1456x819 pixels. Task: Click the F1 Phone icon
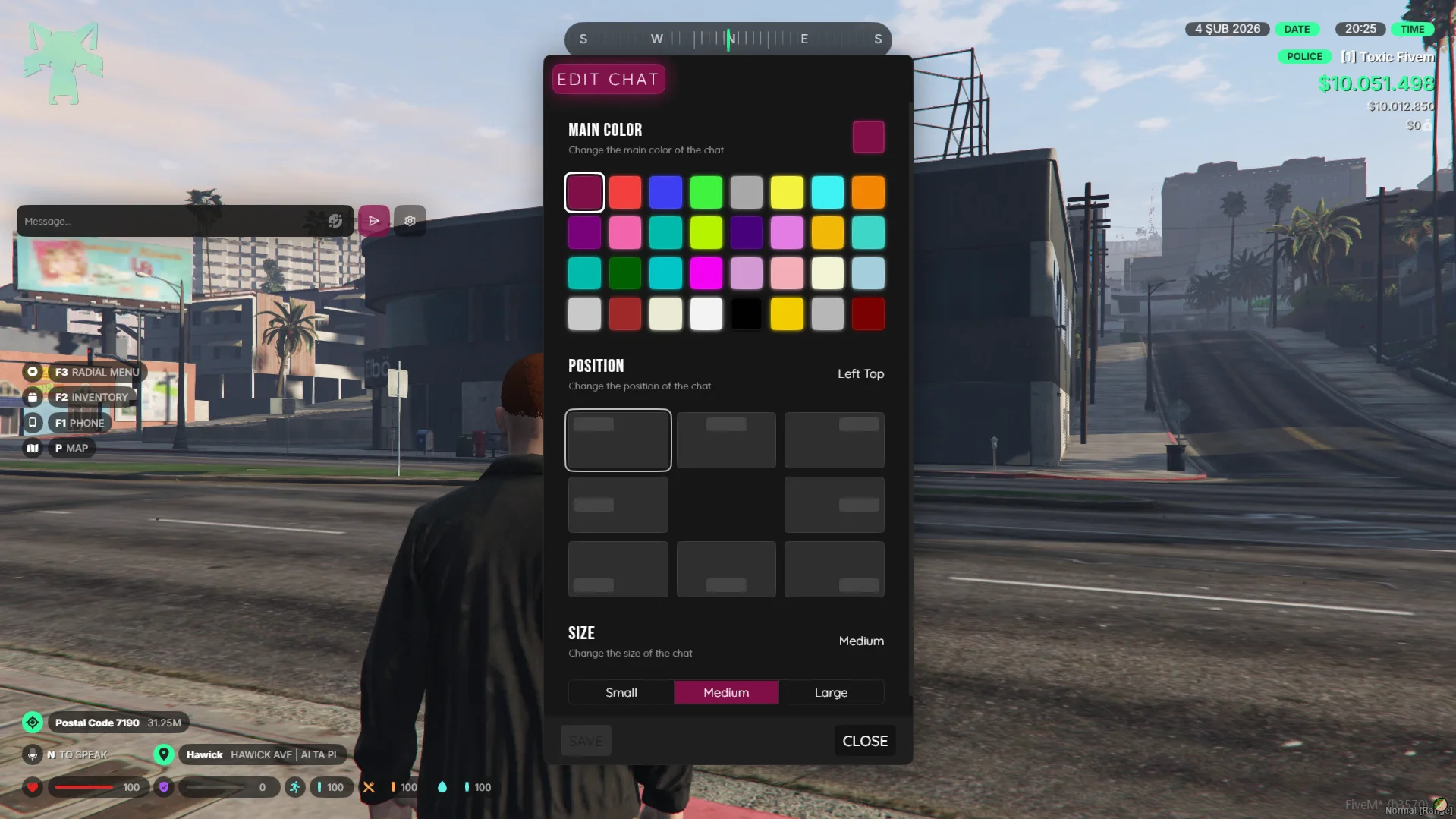pyautogui.click(x=33, y=423)
